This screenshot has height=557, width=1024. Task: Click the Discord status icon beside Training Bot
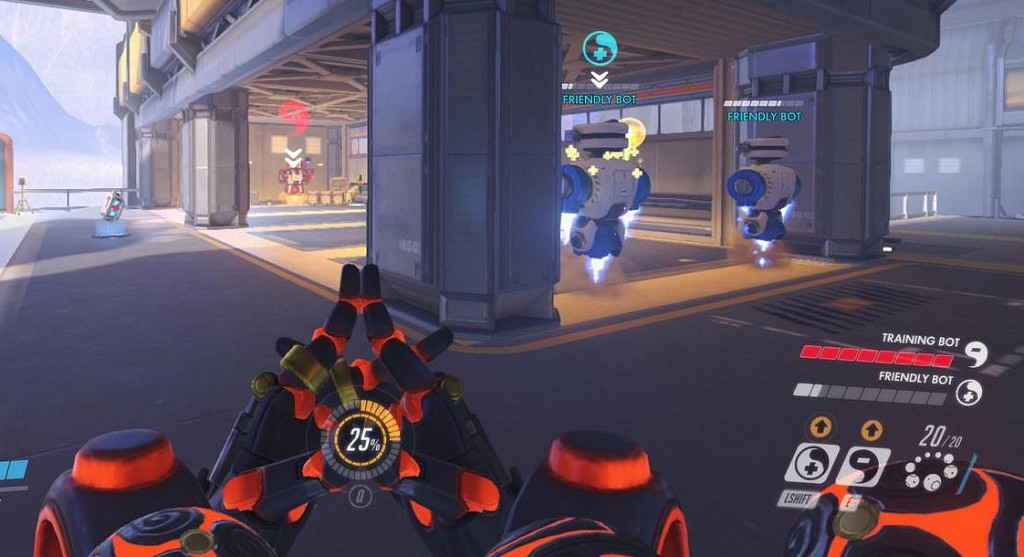pyautogui.click(x=974, y=354)
